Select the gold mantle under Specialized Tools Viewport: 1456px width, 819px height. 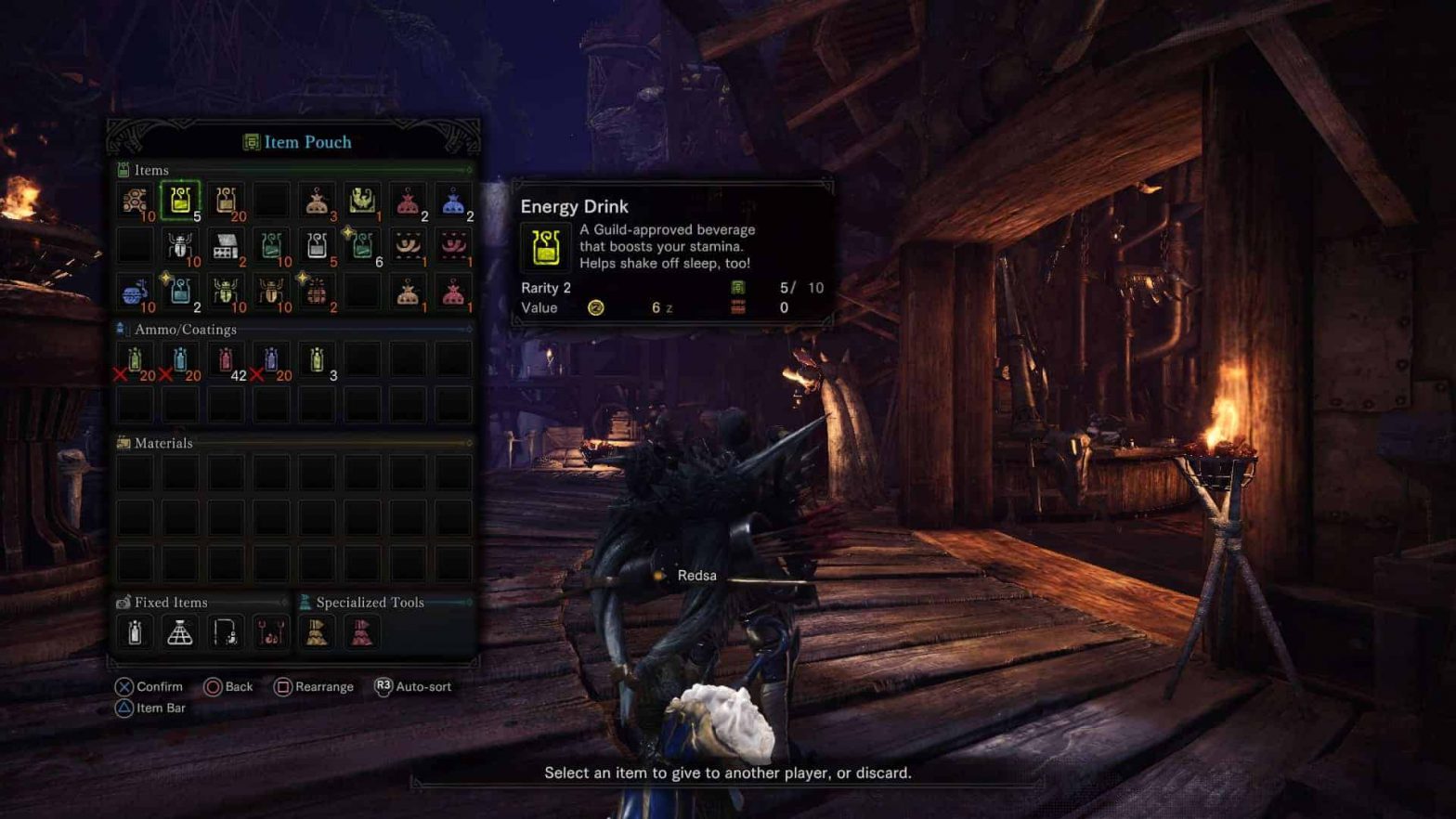tap(317, 631)
